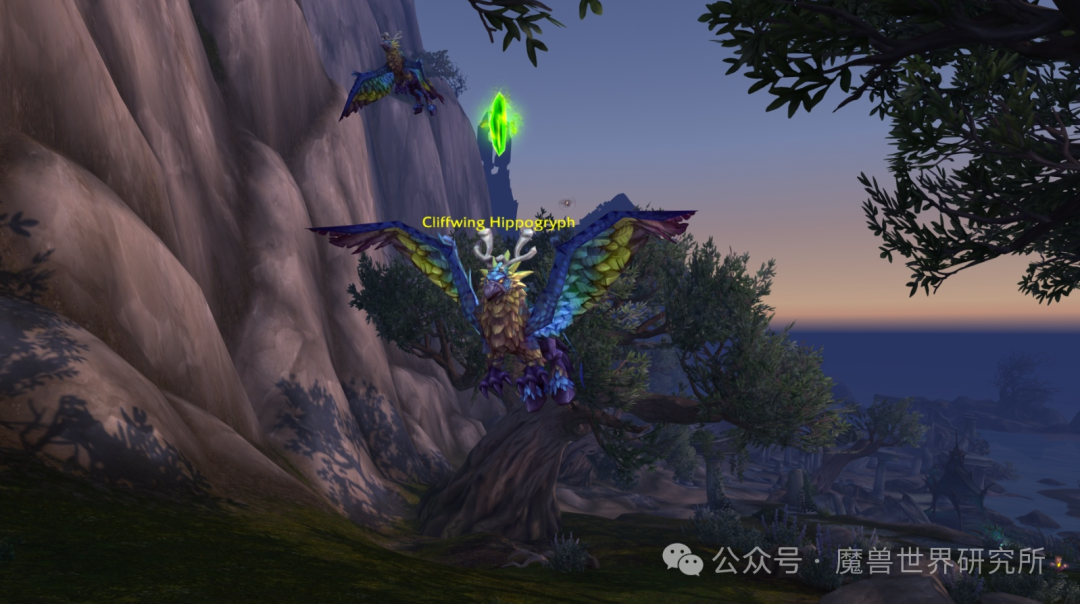Select the Cliffwing Hippogryph name label

pos(498,222)
